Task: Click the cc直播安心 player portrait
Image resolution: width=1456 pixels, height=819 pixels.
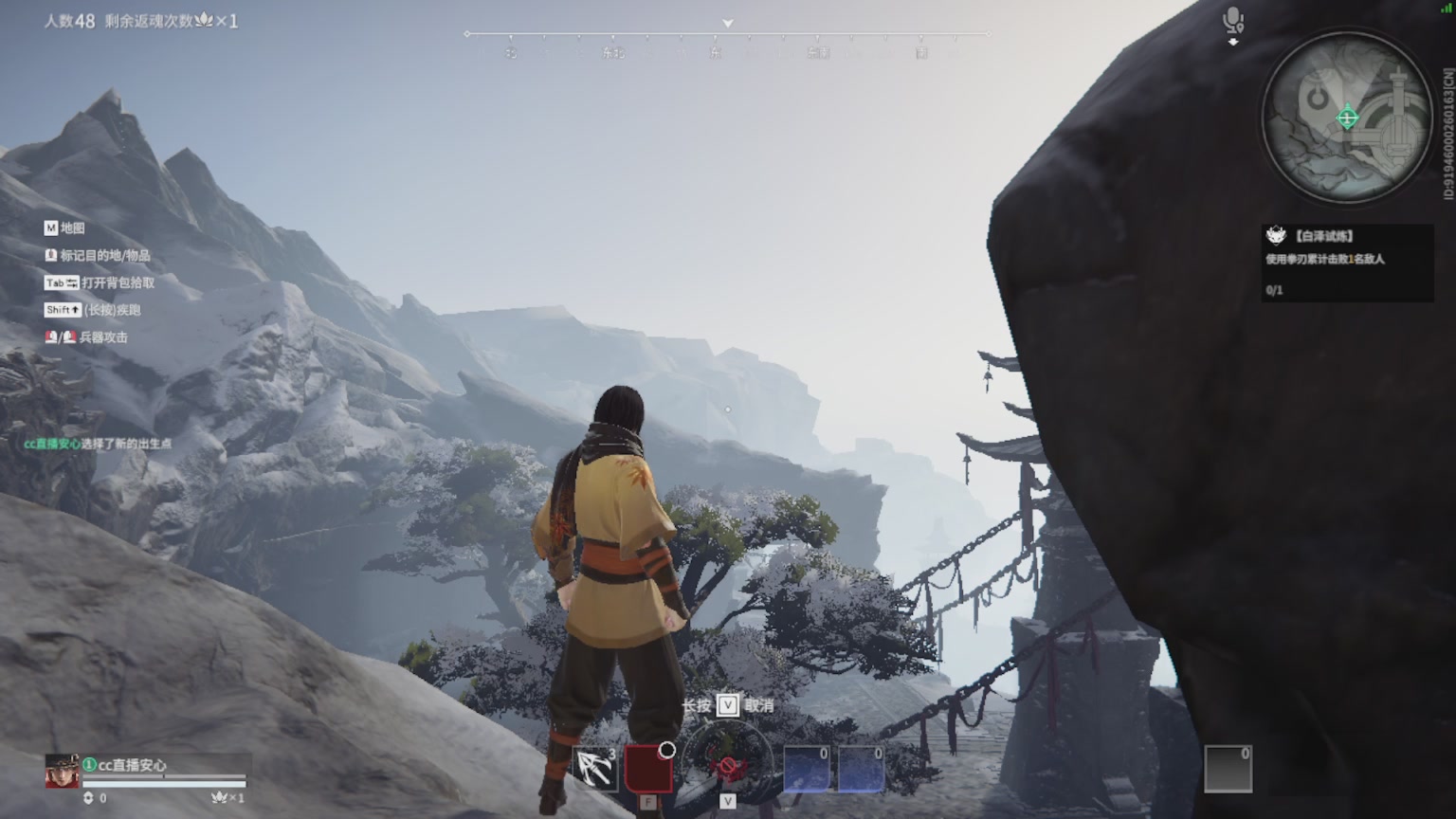Action: pos(63,772)
